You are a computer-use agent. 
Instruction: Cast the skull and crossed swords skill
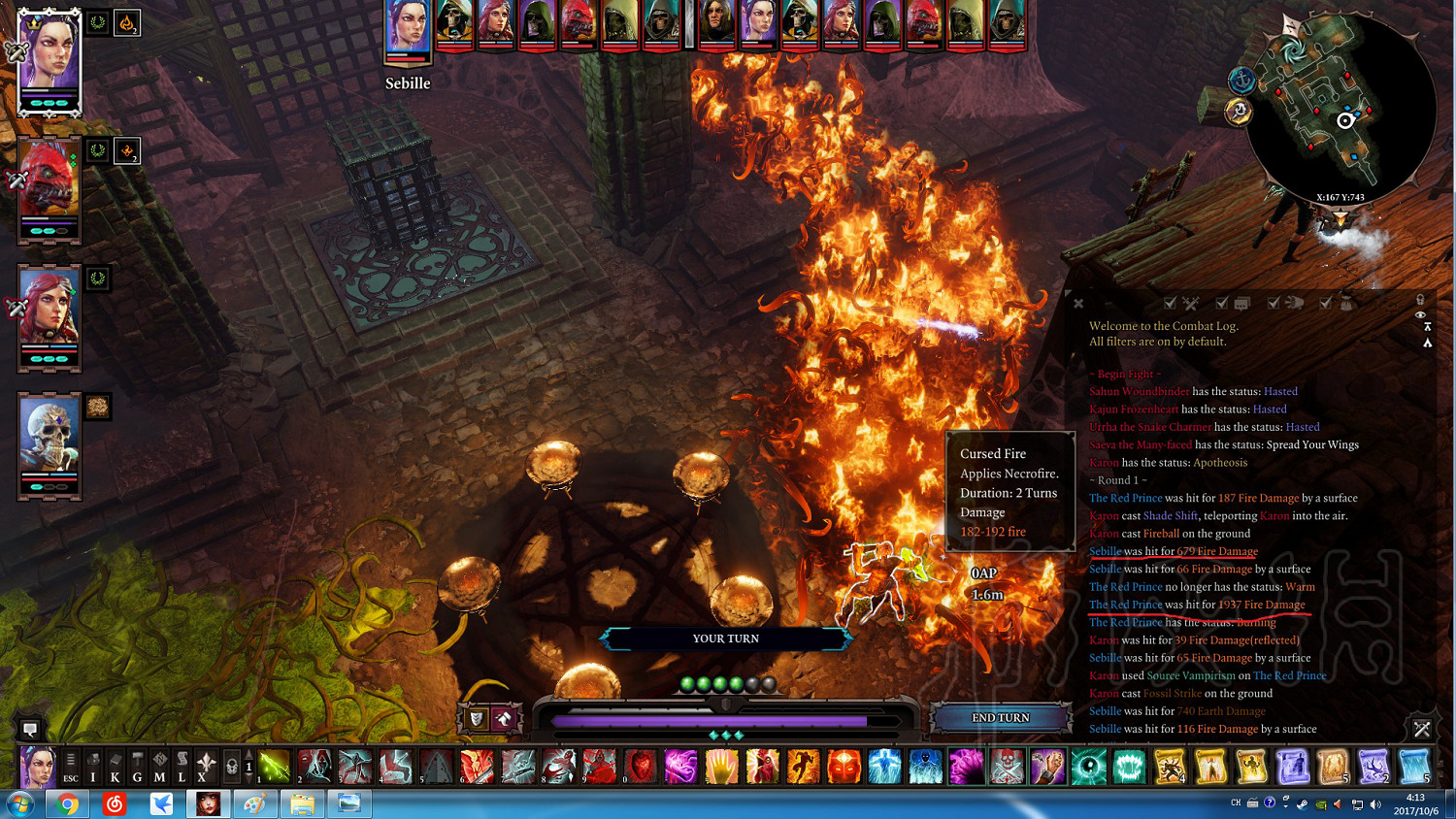tap(1007, 767)
